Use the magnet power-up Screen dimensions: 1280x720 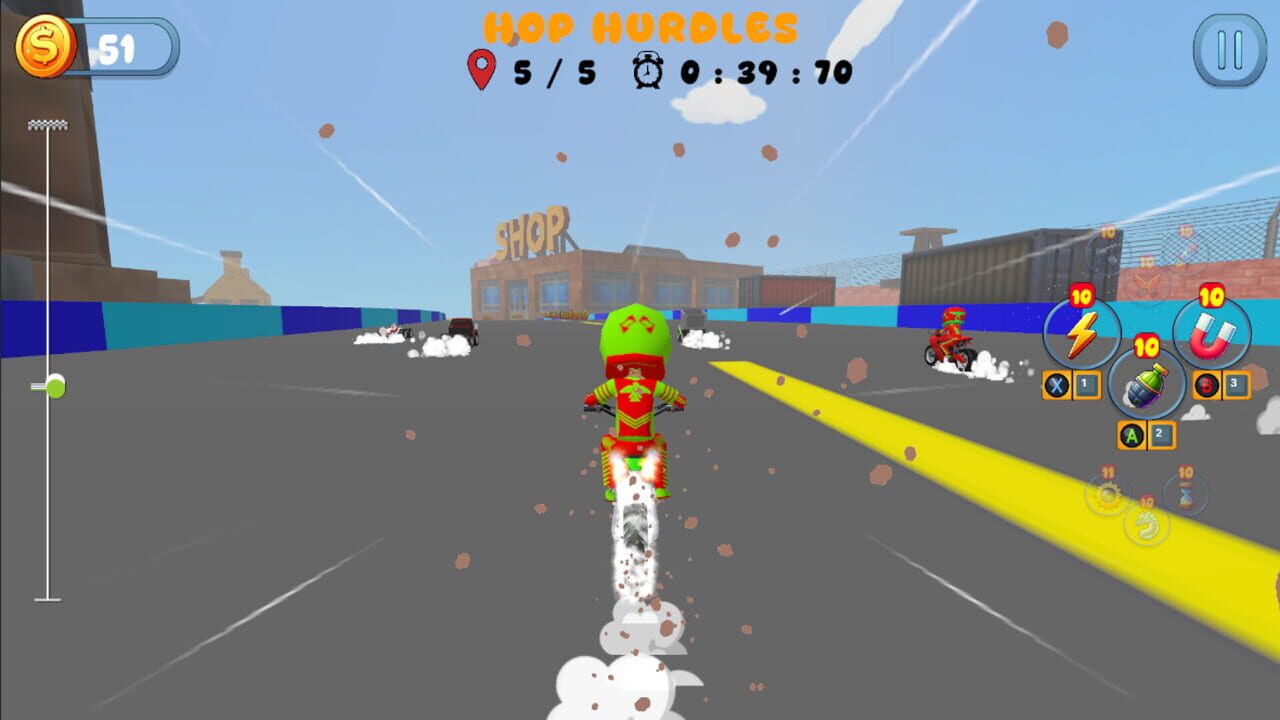click(x=1212, y=335)
